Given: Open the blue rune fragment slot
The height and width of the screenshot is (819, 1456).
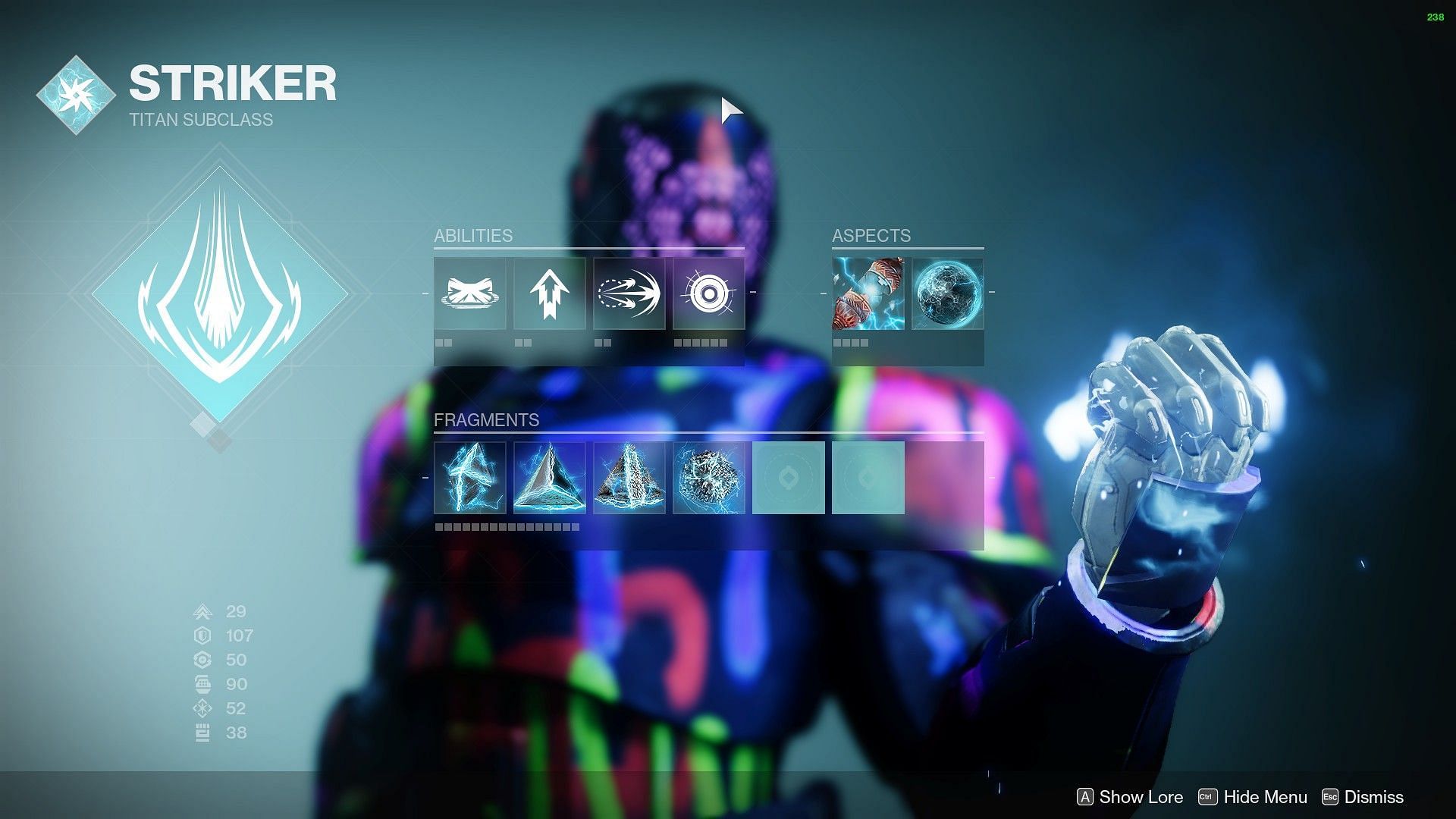Looking at the screenshot, I should pos(470,478).
